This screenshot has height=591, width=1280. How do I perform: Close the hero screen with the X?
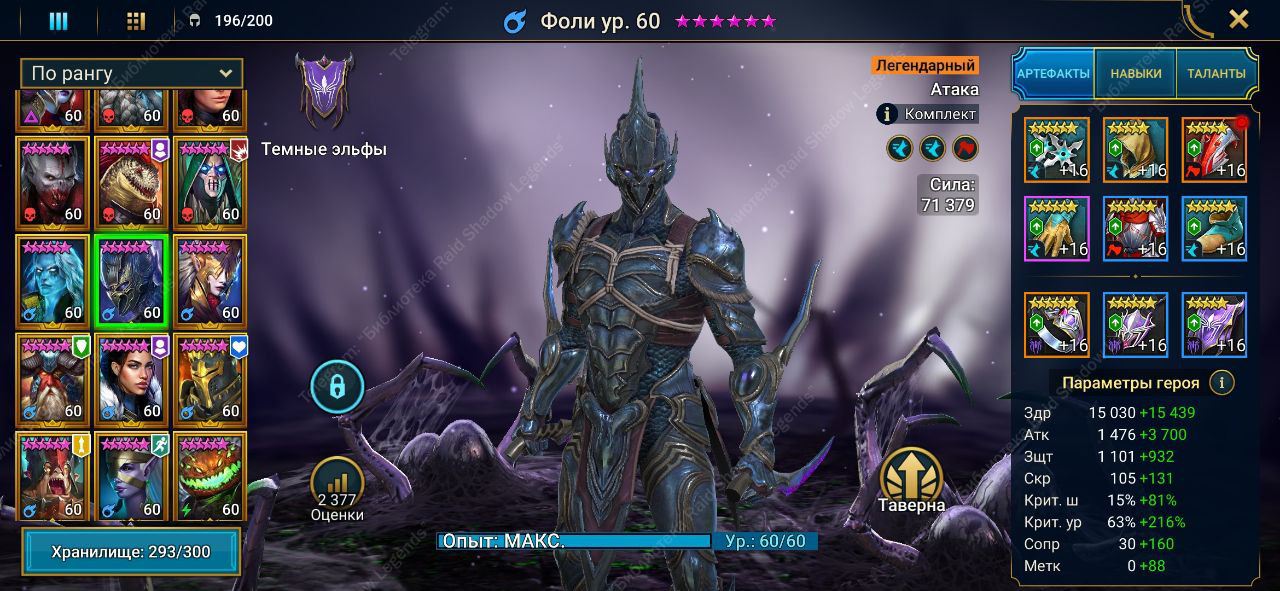(x=1238, y=19)
